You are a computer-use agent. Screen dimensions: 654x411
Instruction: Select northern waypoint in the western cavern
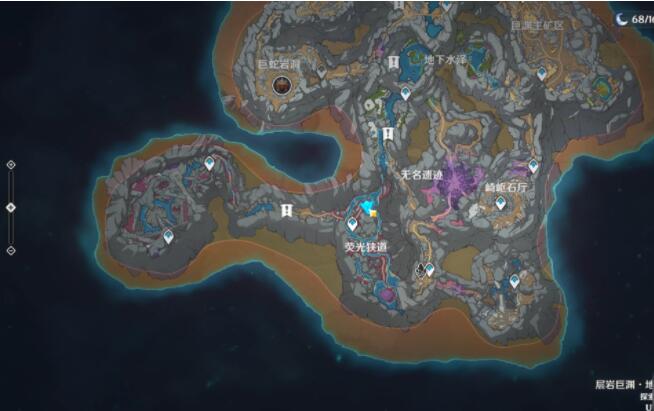click(x=209, y=162)
